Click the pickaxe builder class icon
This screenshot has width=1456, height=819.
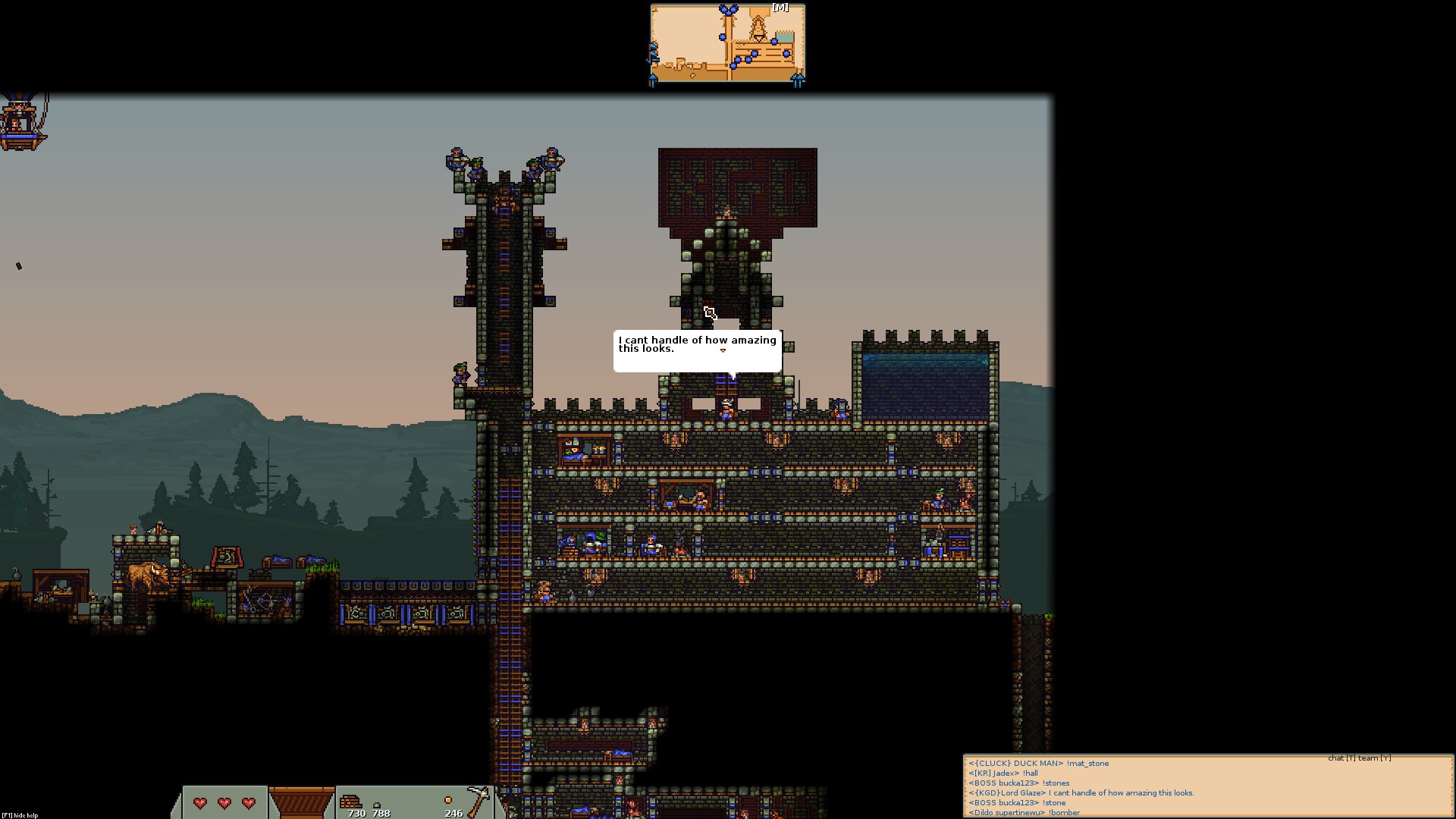[478, 801]
